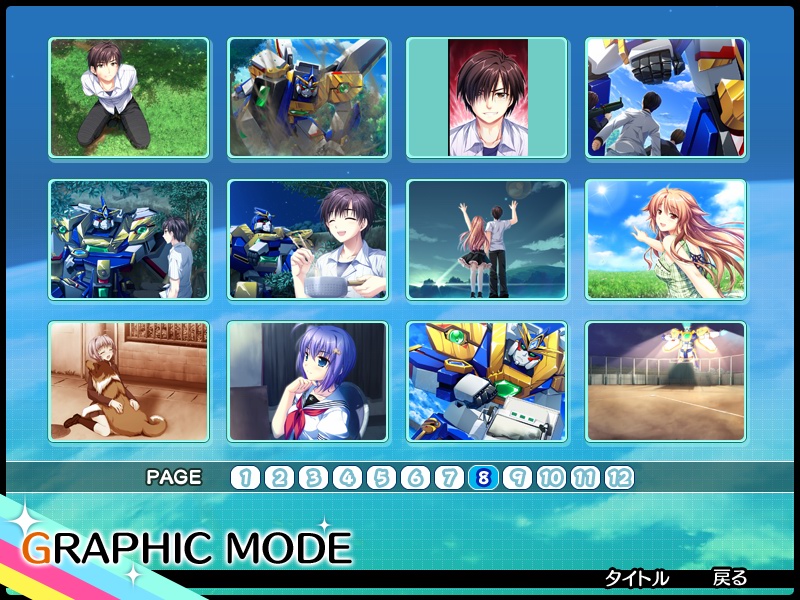Go to the last page, 12
The height and width of the screenshot is (600, 800).
pos(619,478)
